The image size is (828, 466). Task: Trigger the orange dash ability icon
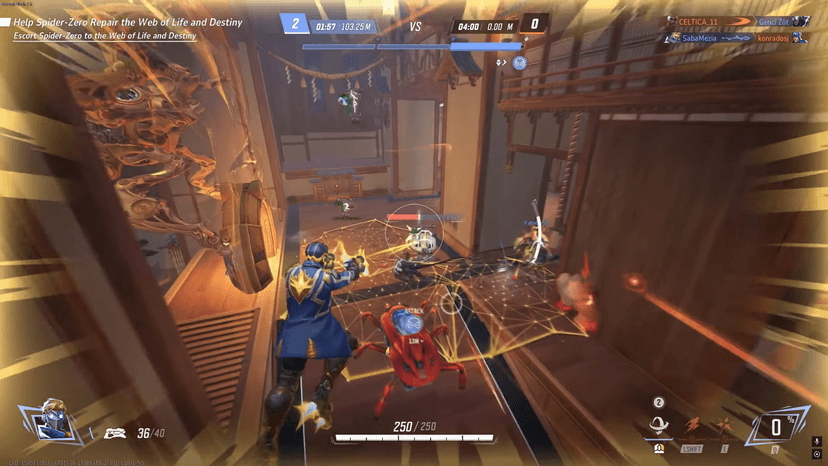point(691,427)
